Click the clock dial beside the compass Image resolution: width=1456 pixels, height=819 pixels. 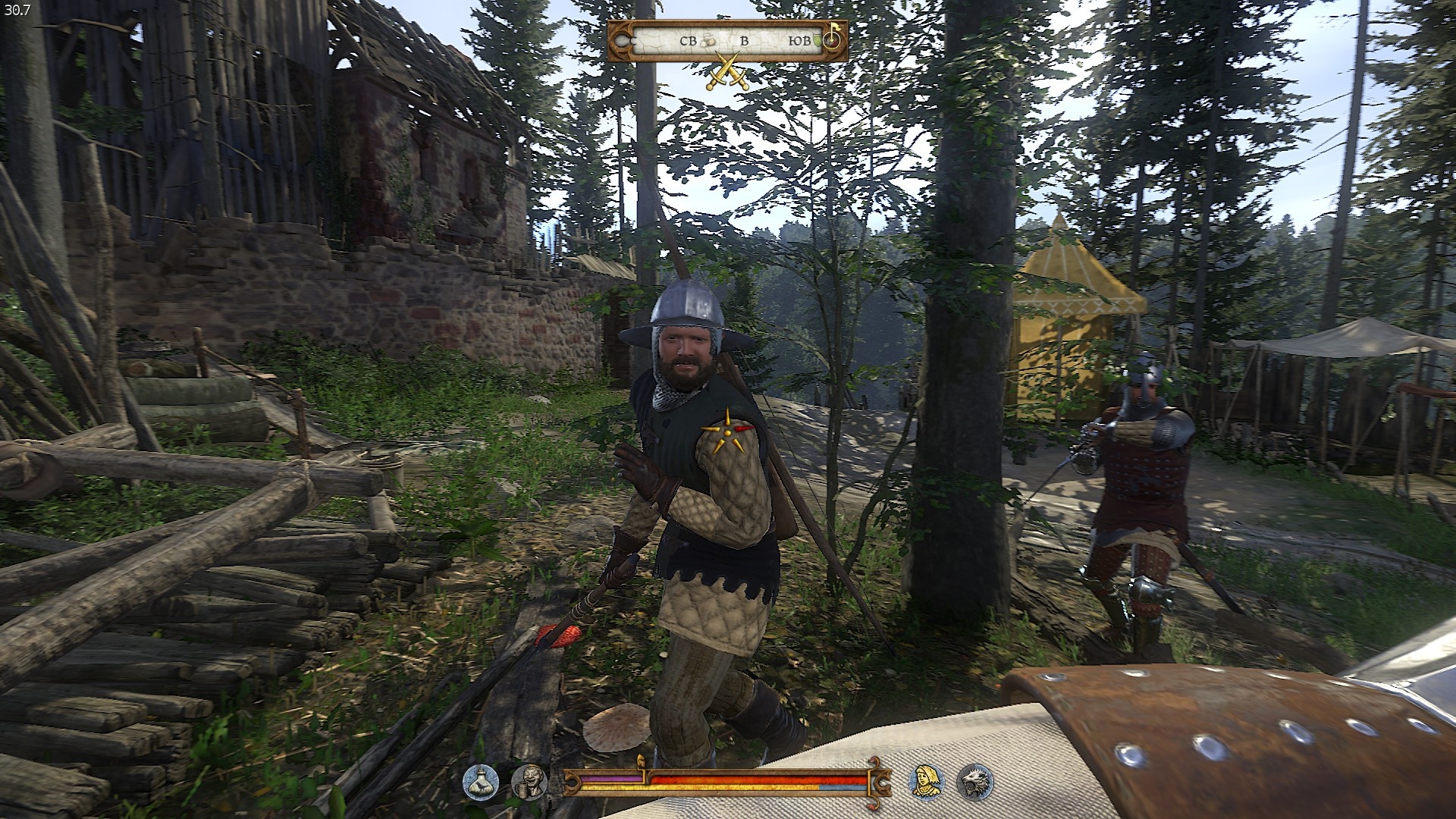click(x=832, y=42)
